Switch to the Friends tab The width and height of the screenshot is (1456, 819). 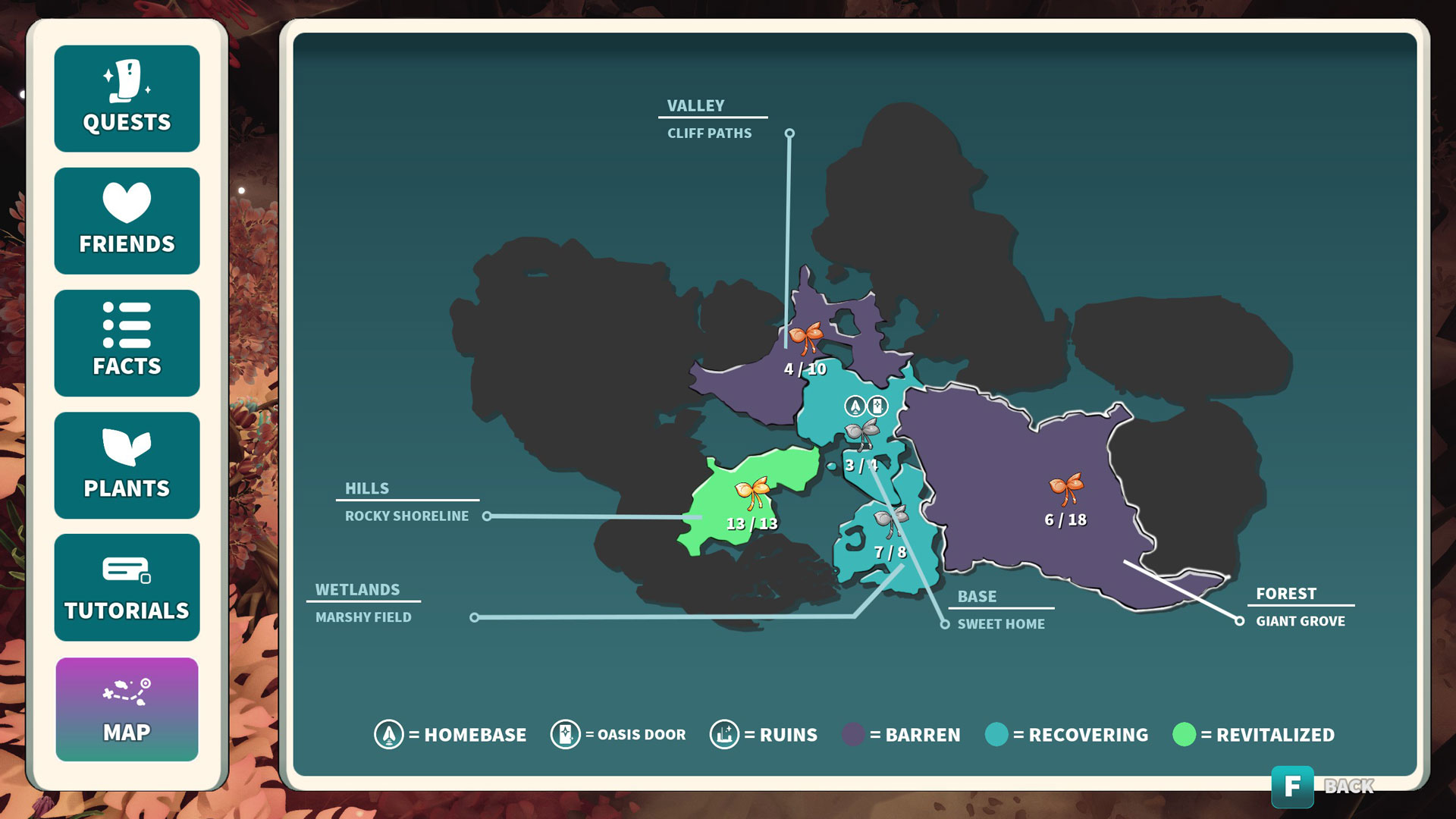tap(127, 221)
